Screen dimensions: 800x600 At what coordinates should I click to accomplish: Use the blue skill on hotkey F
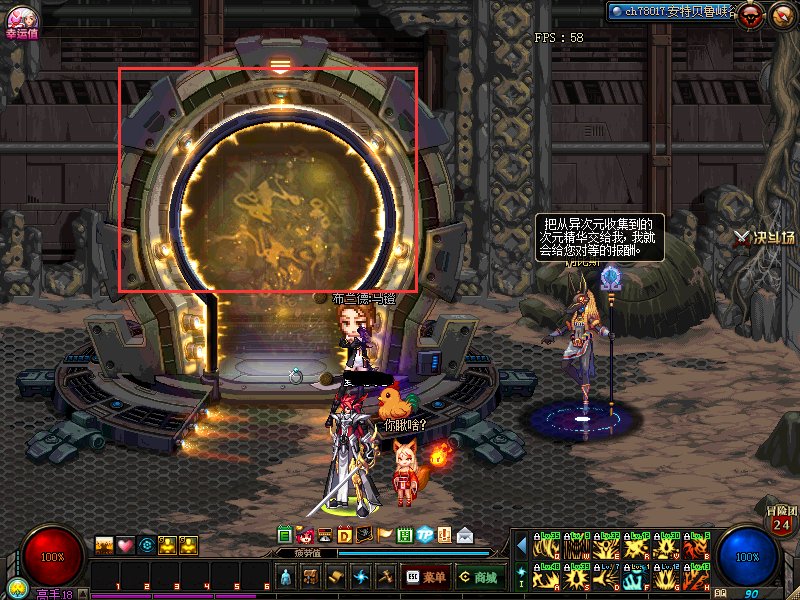pos(636,576)
